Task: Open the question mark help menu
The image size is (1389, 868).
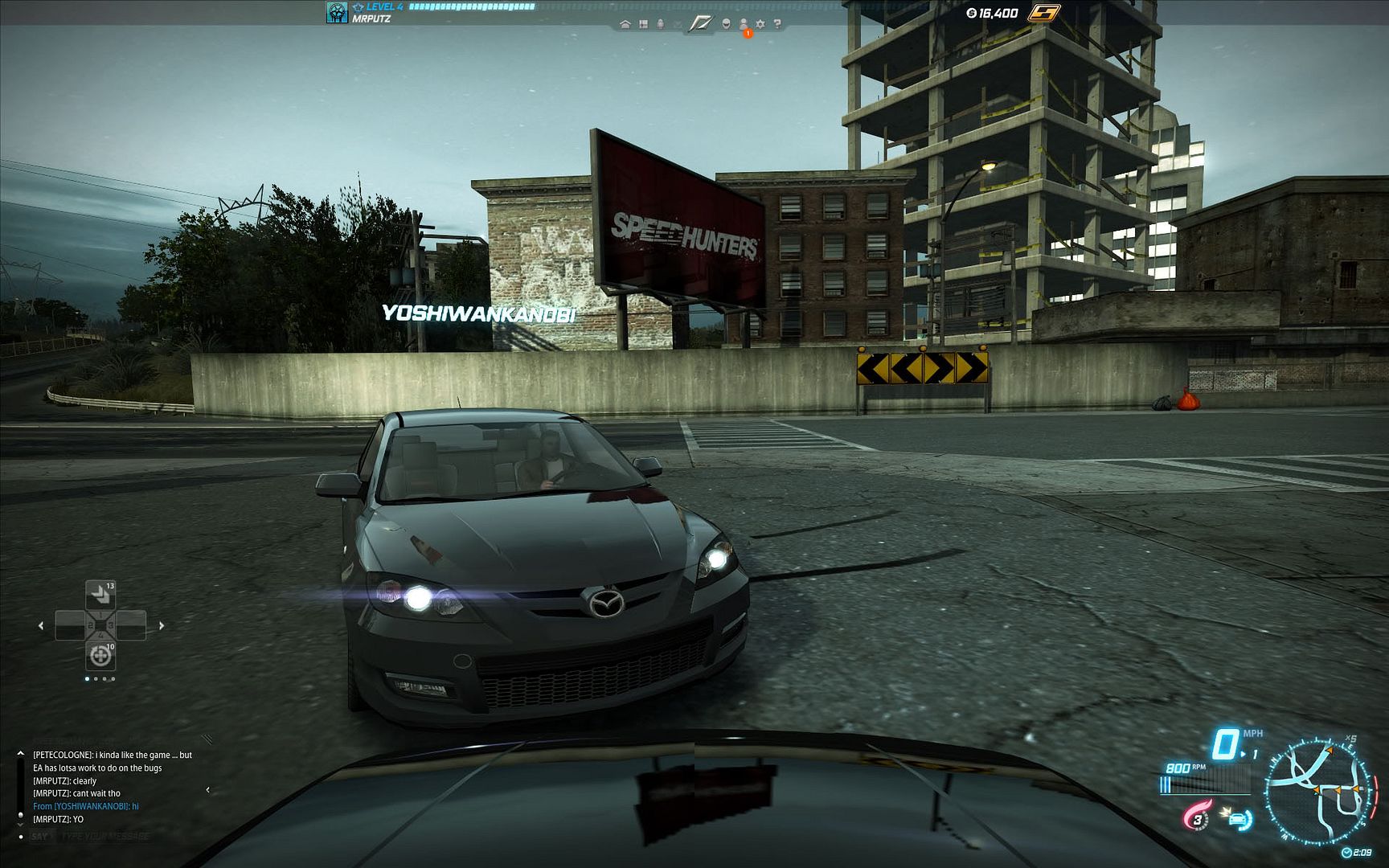Action: [x=777, y=24]
